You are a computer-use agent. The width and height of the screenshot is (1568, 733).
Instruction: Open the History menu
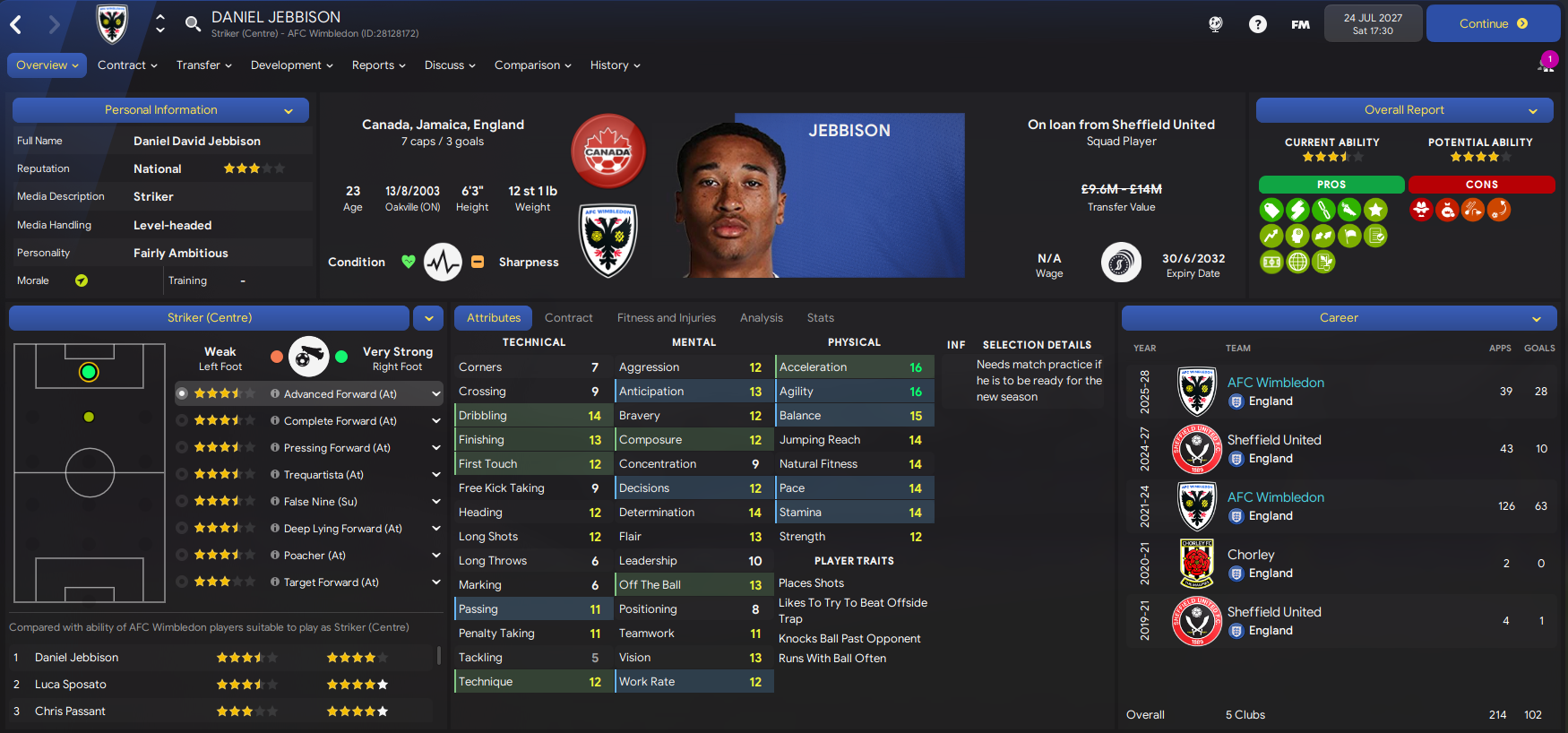[x=615, y=65]
